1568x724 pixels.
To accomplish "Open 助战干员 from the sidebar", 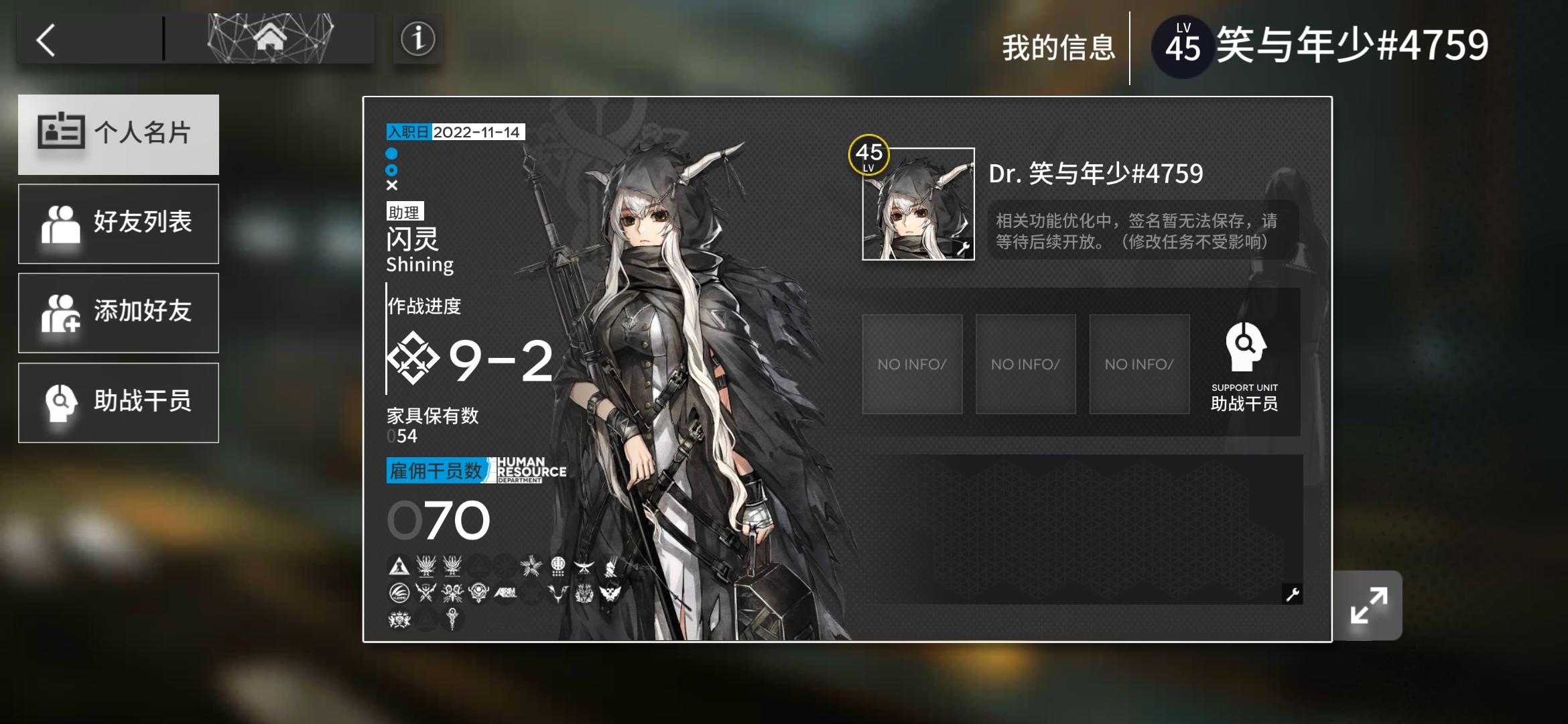I will click(x=119, y=402).
